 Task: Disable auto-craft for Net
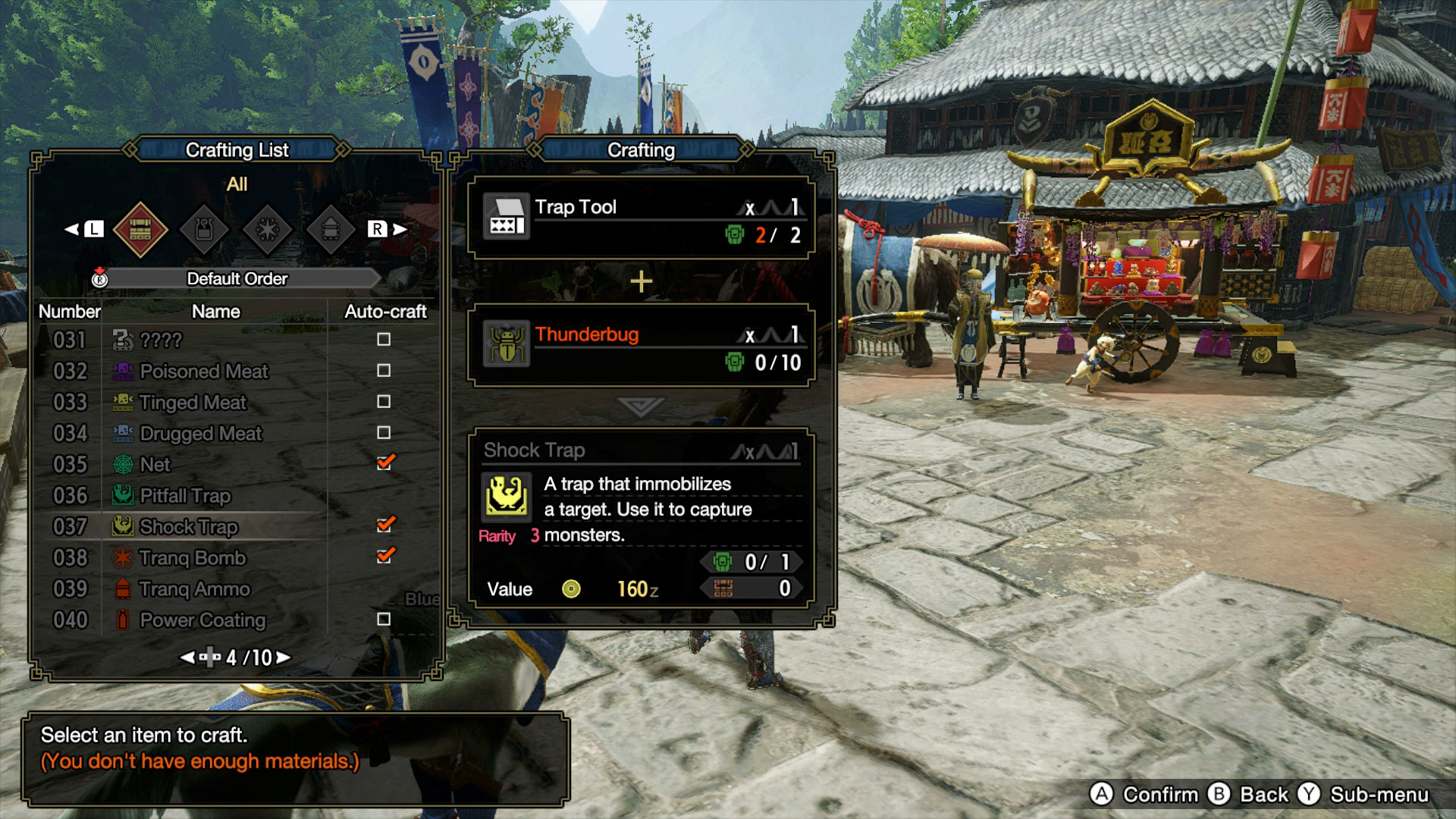point(384,462)
